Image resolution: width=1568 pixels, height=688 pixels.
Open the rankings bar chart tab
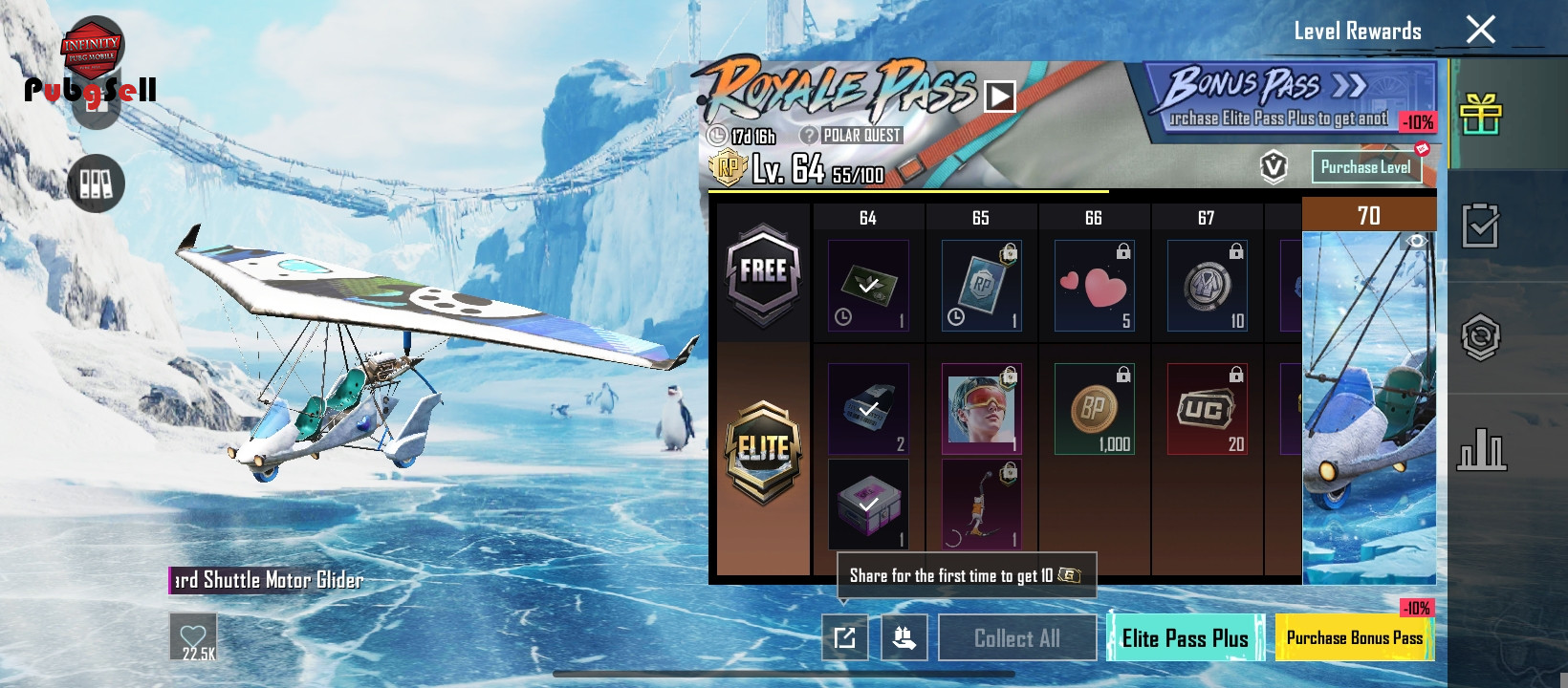click(x=1480, y=449)
